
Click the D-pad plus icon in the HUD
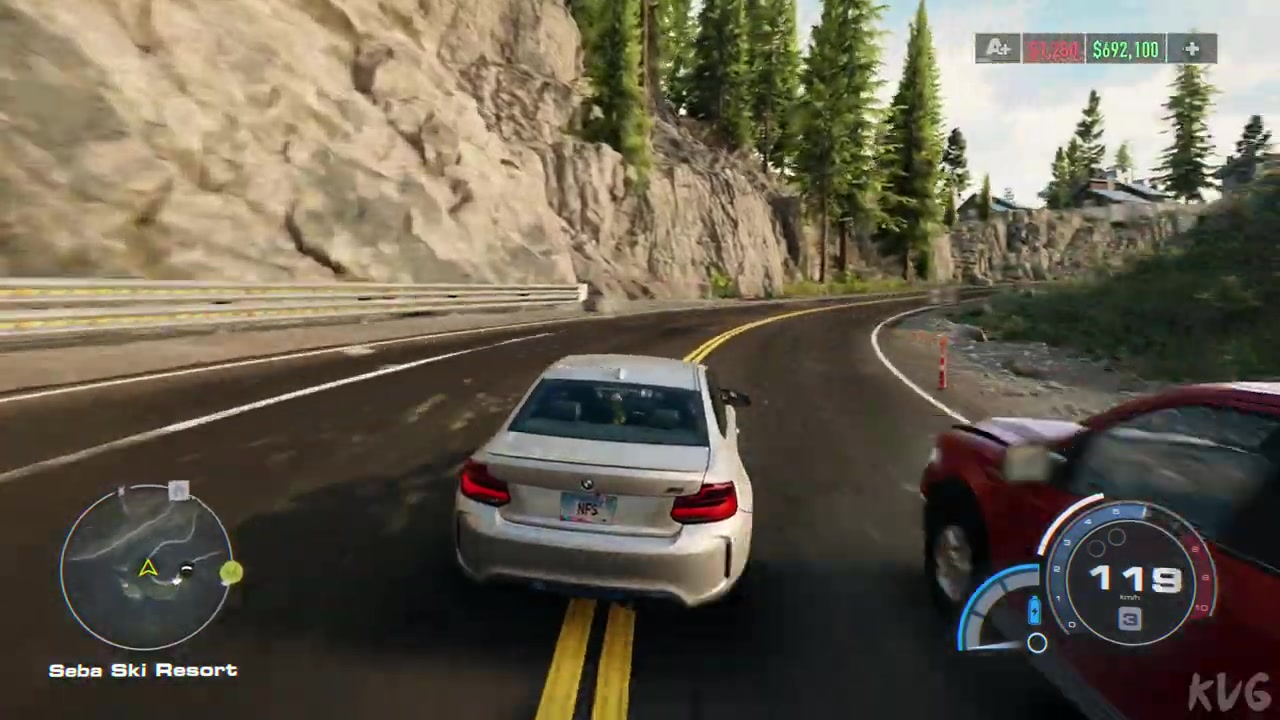[x=1191, y=49]
